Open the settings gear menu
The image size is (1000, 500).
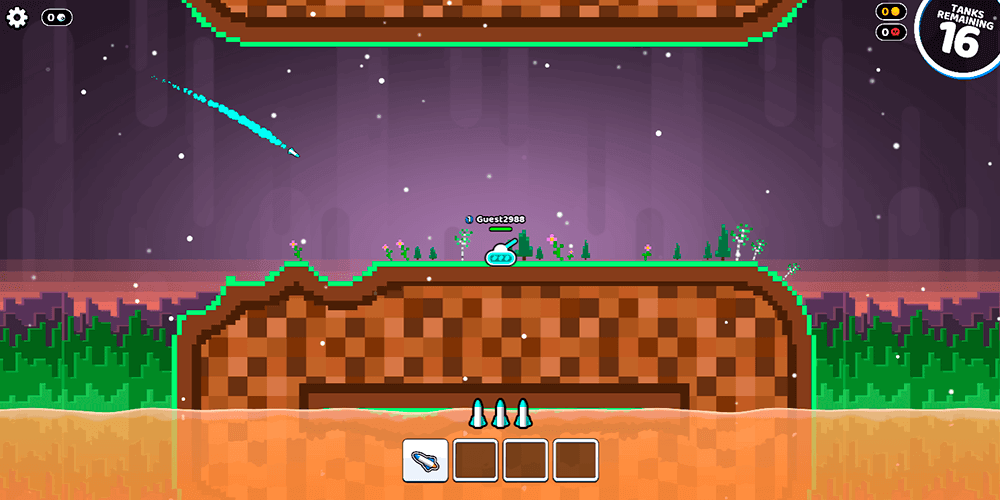[x=17, y=18]
